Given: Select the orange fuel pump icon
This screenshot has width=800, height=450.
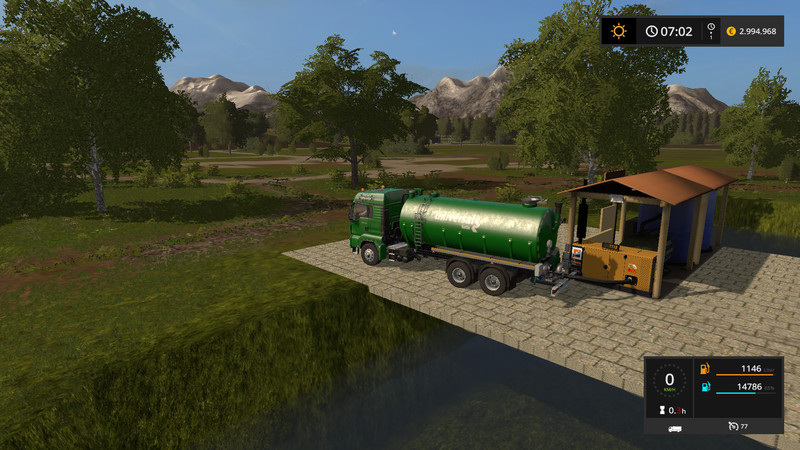Looking at the screenshot, I should click(x=705, y=369).
